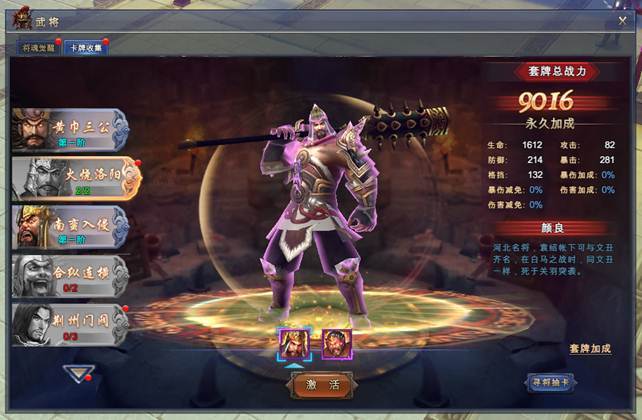
Task: Choose the 南蛮入侵 card set
Action: (x=72, y=226)
